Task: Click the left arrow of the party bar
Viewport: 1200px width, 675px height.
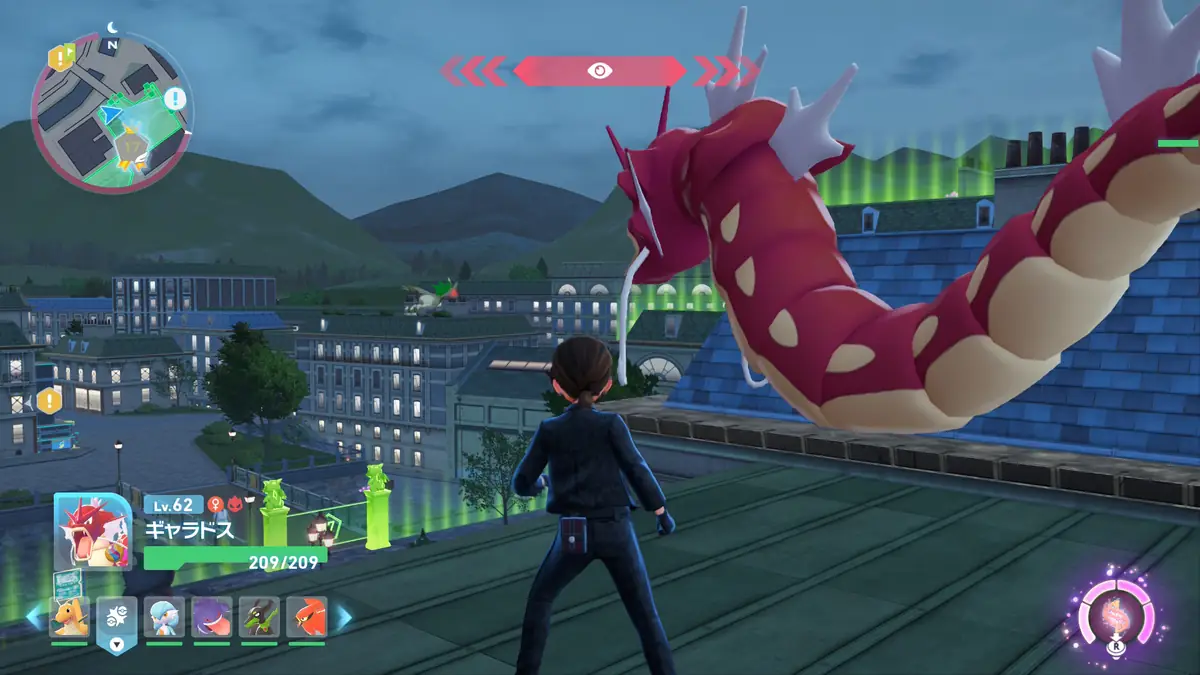Action: (x=34, y=618)
